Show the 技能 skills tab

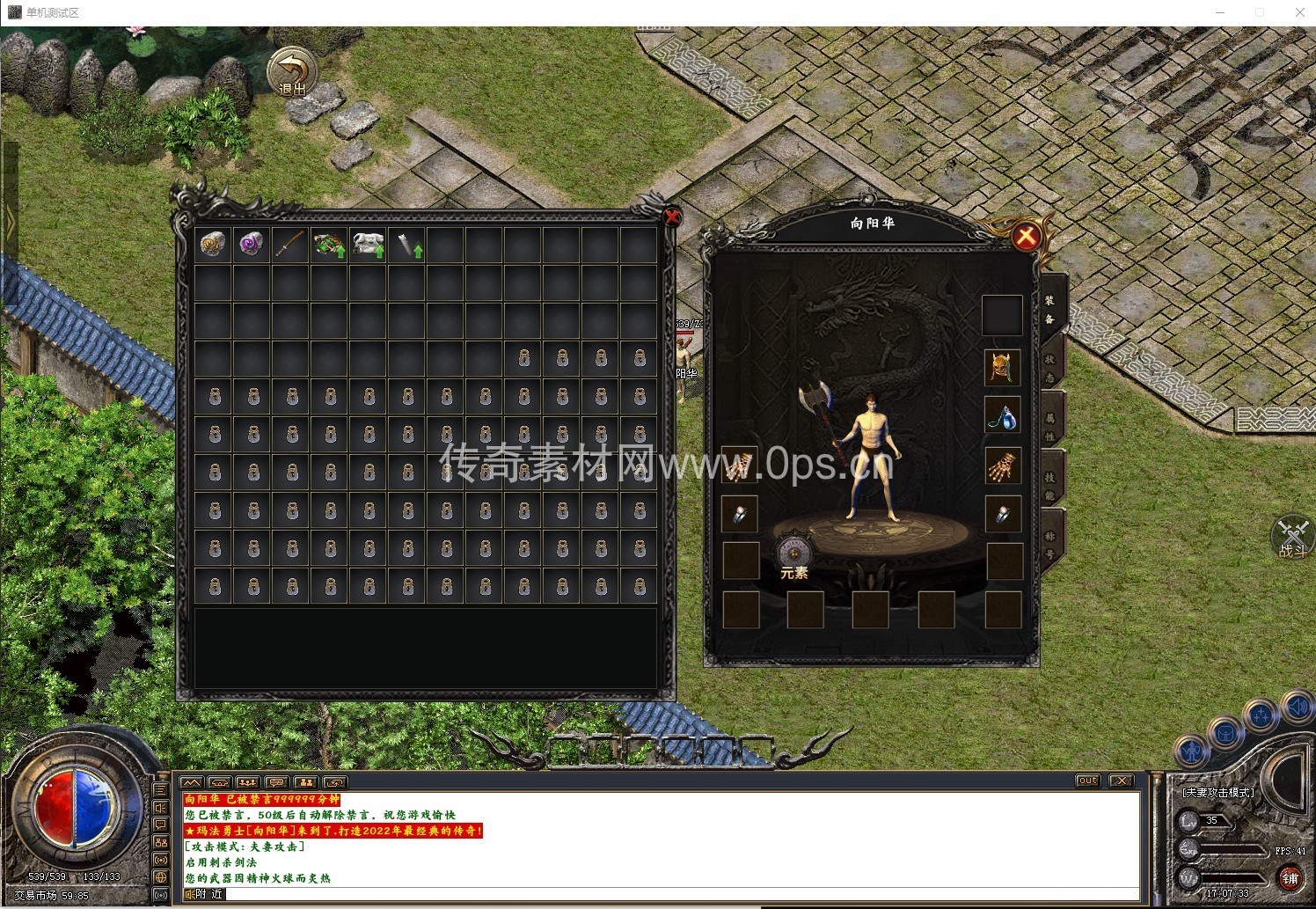click(x=1050, y=485)
